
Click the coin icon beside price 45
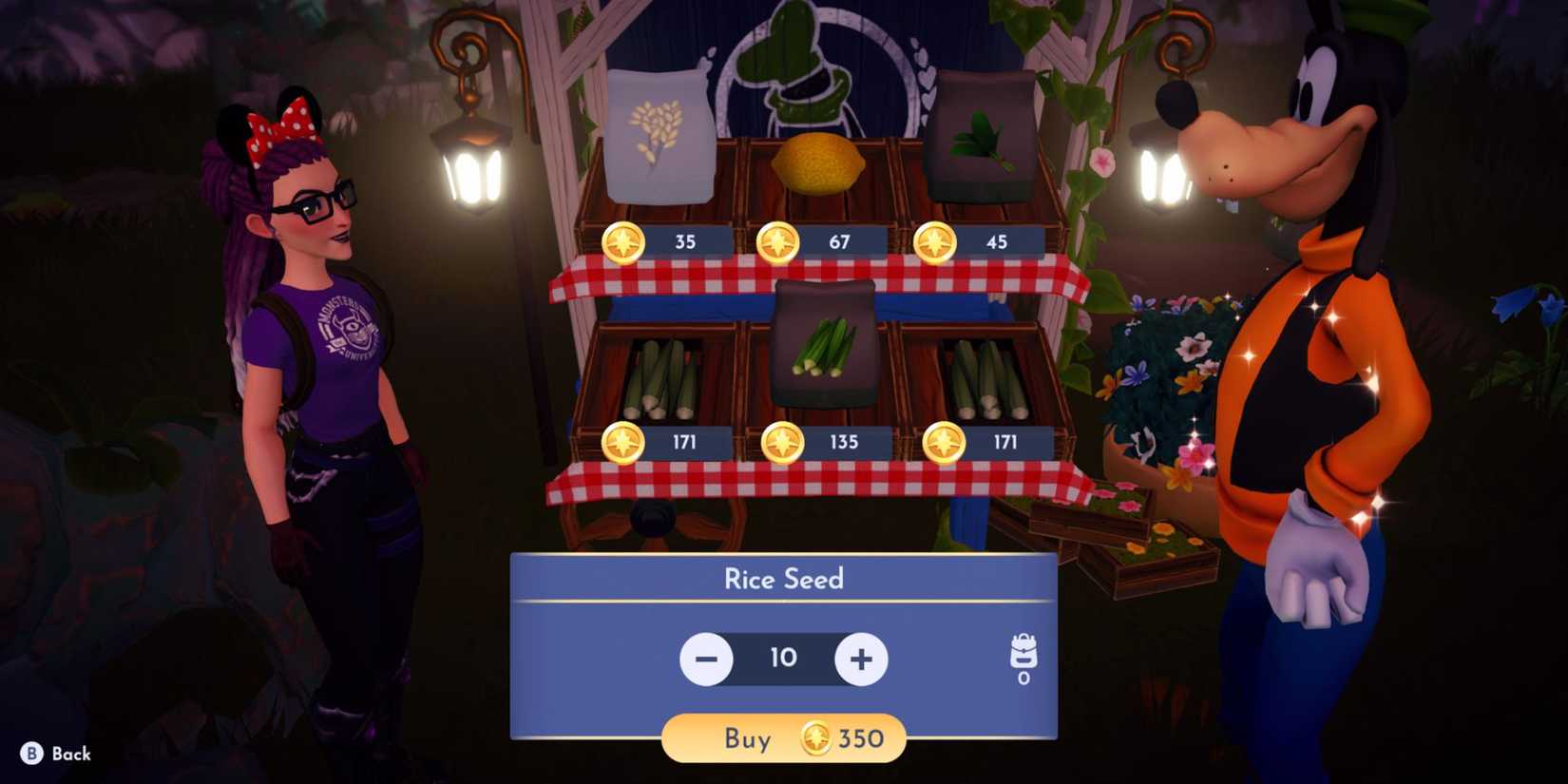(936, 242)
